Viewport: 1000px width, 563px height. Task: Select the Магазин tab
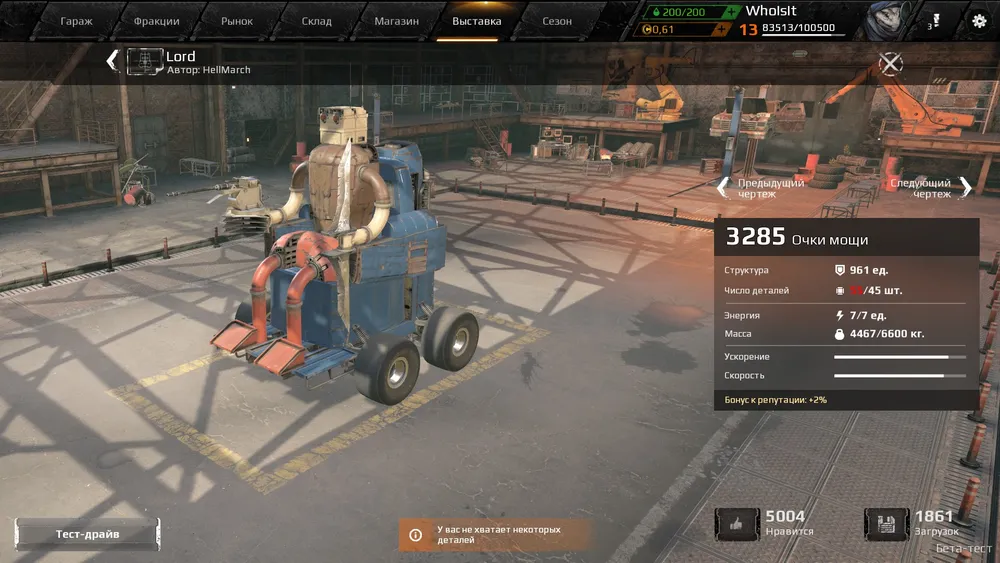click(397, 21)
